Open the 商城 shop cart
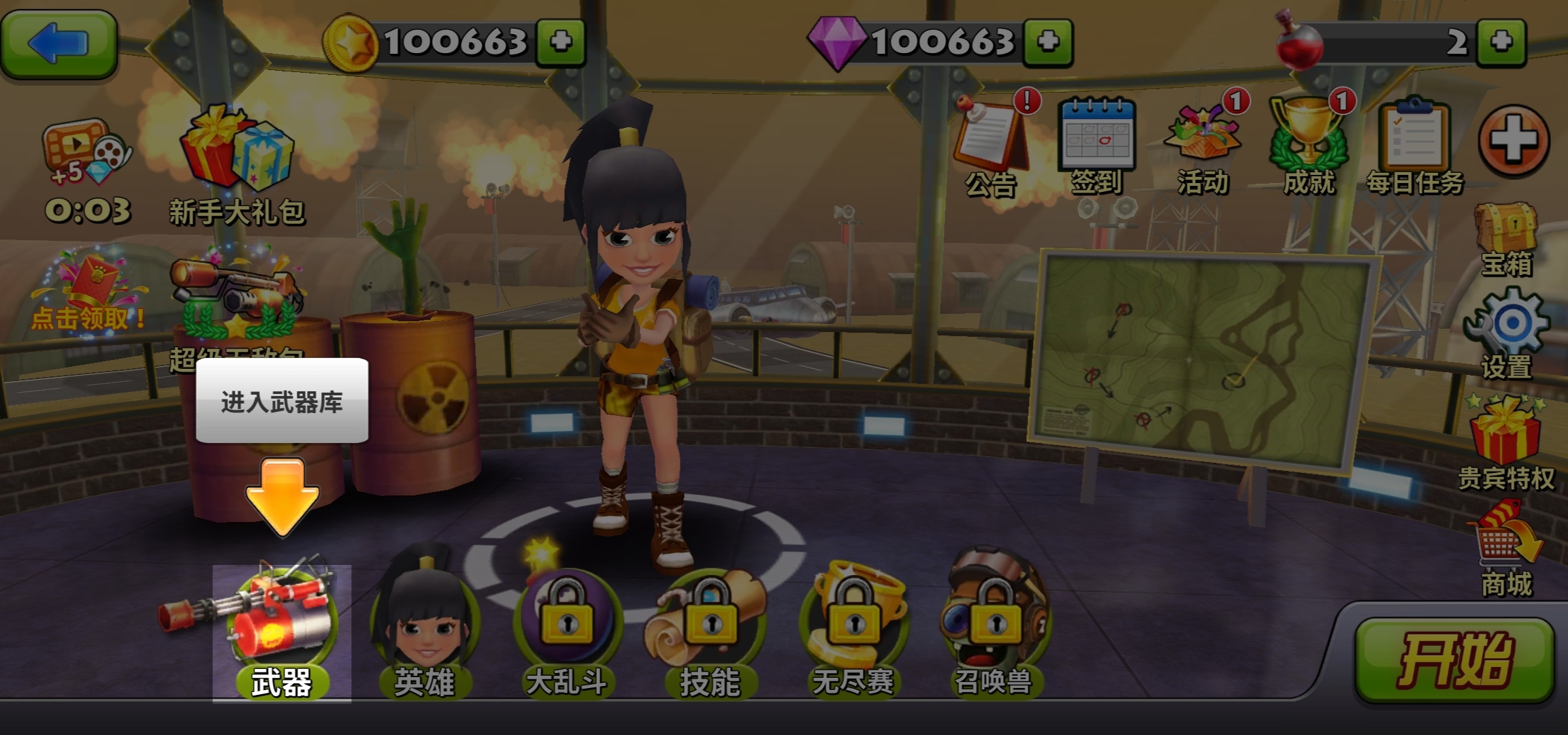1568x735 pixels. pyautogui.click(x=1507, y=548)
